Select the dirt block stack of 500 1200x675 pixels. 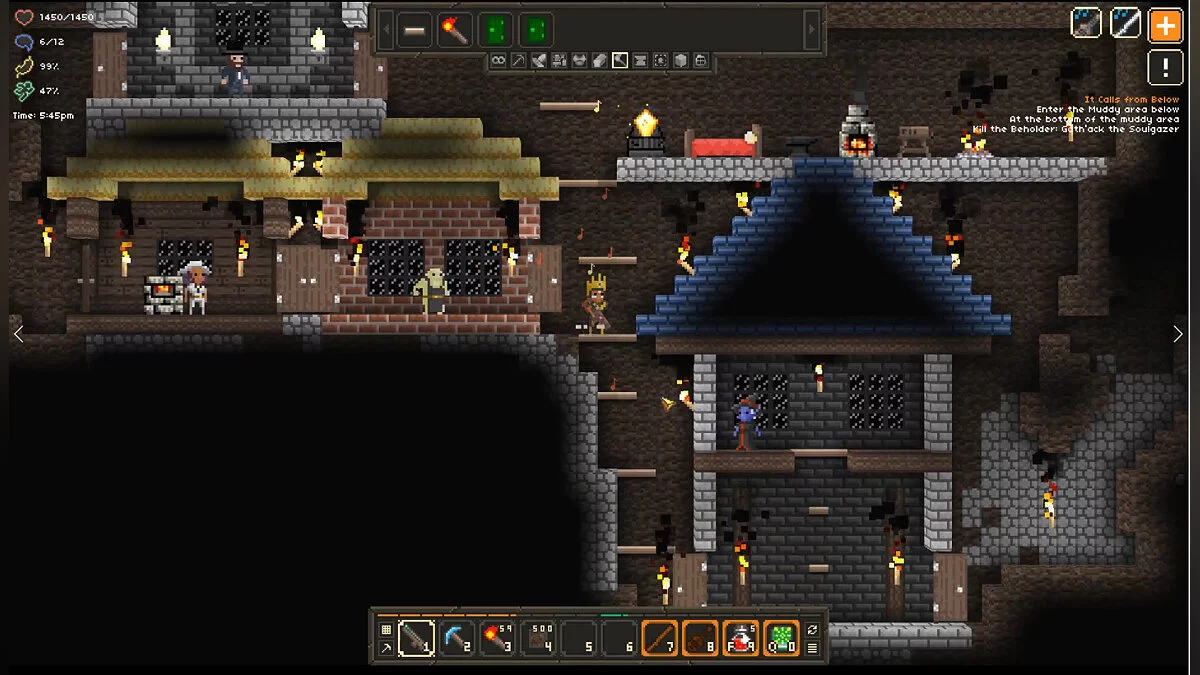[x=538, y=638]
